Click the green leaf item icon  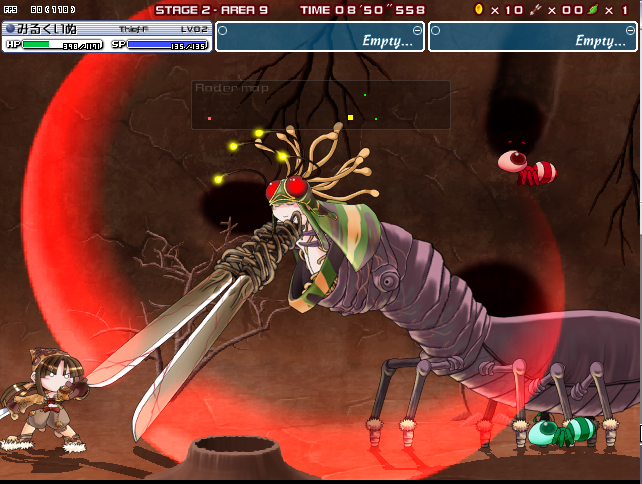coord(592,9)
